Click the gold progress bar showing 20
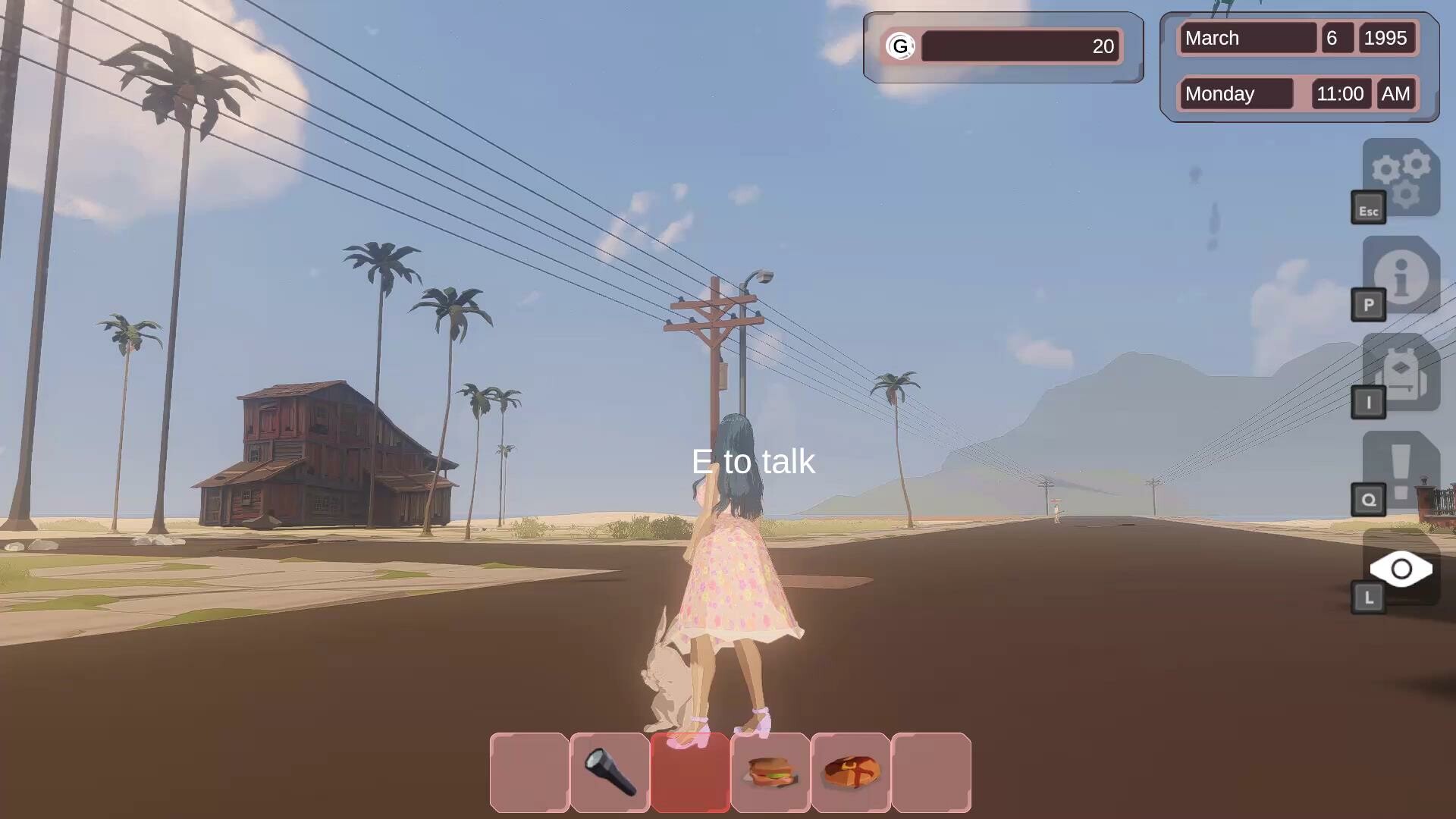The image size is (1456, 819). click(1020, 46)
